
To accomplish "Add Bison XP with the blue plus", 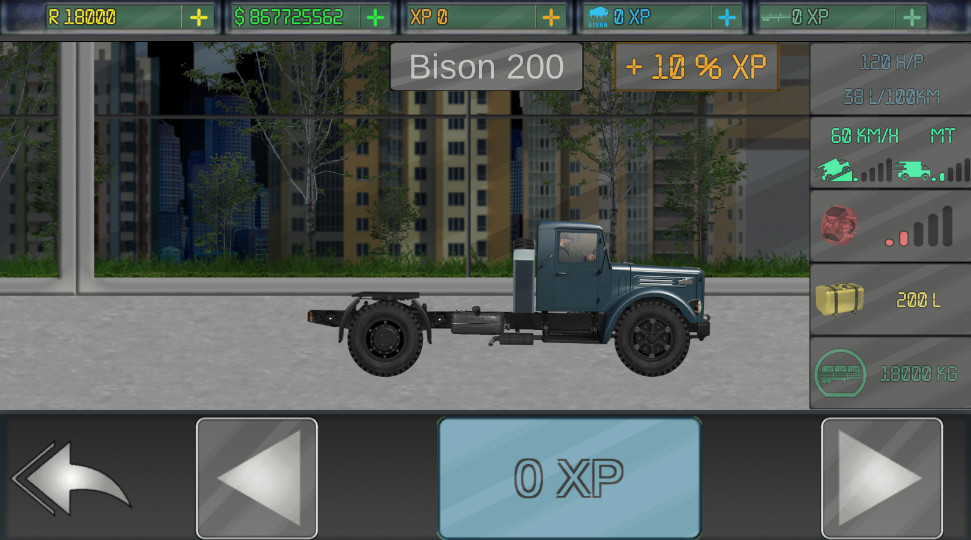I will 727,17.
